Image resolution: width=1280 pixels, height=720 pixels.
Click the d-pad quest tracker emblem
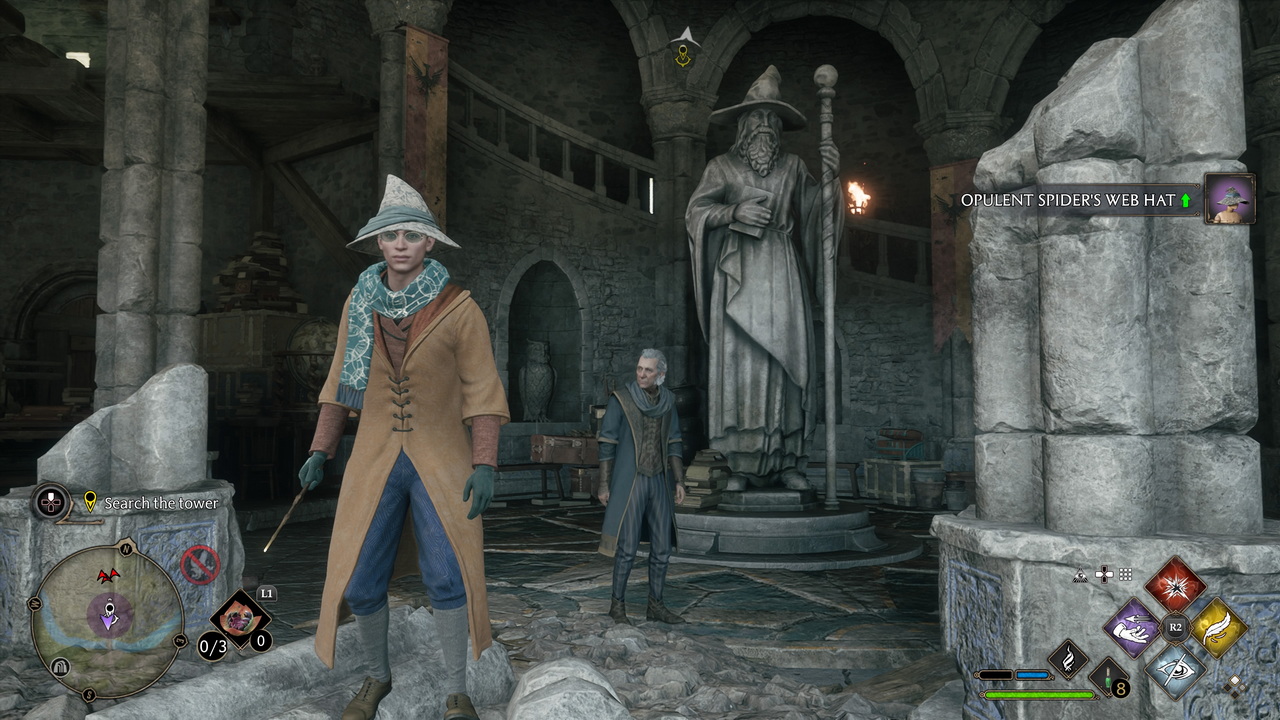pos(51,502)
